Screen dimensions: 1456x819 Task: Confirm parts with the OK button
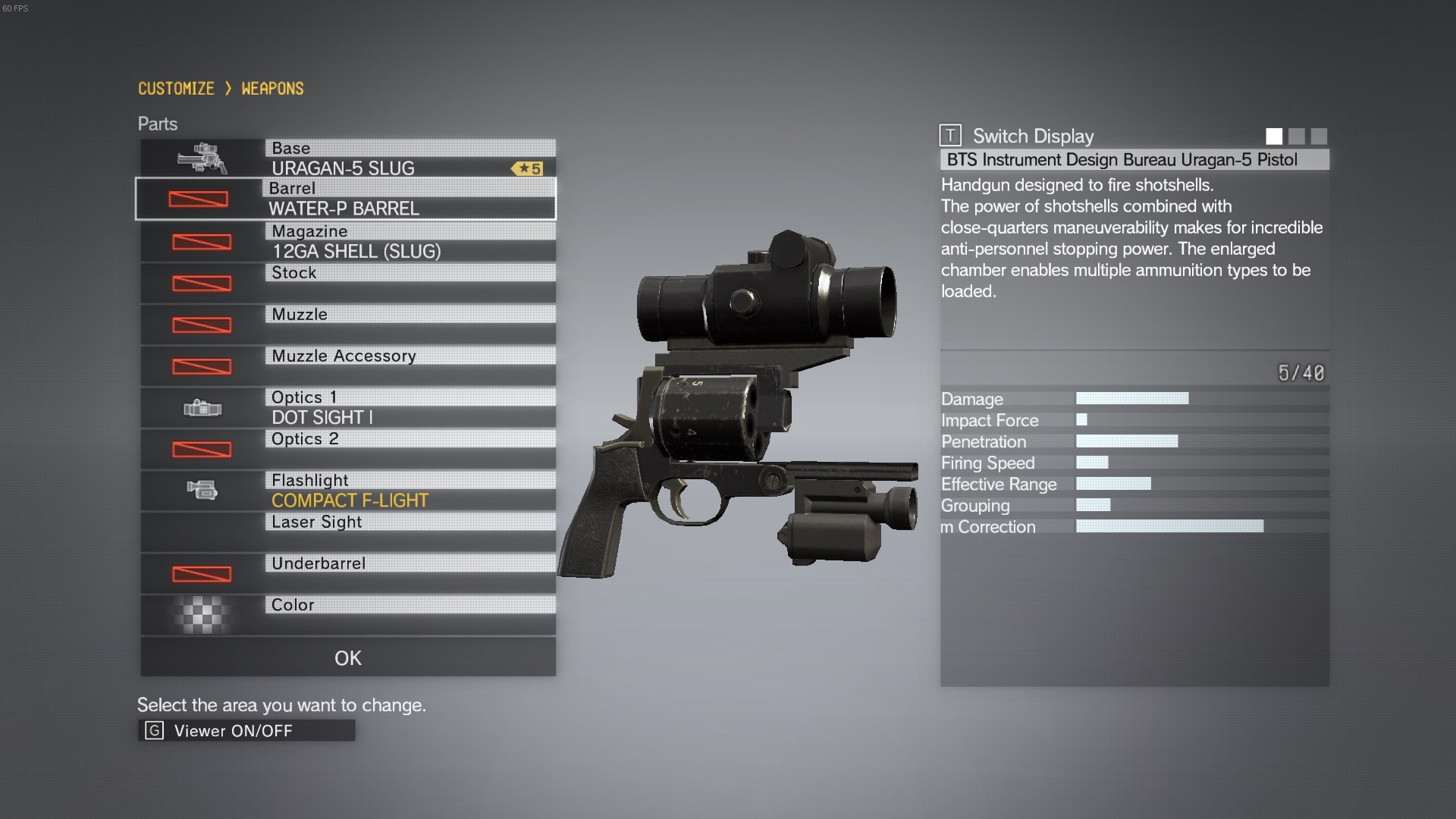coord(347,657)
